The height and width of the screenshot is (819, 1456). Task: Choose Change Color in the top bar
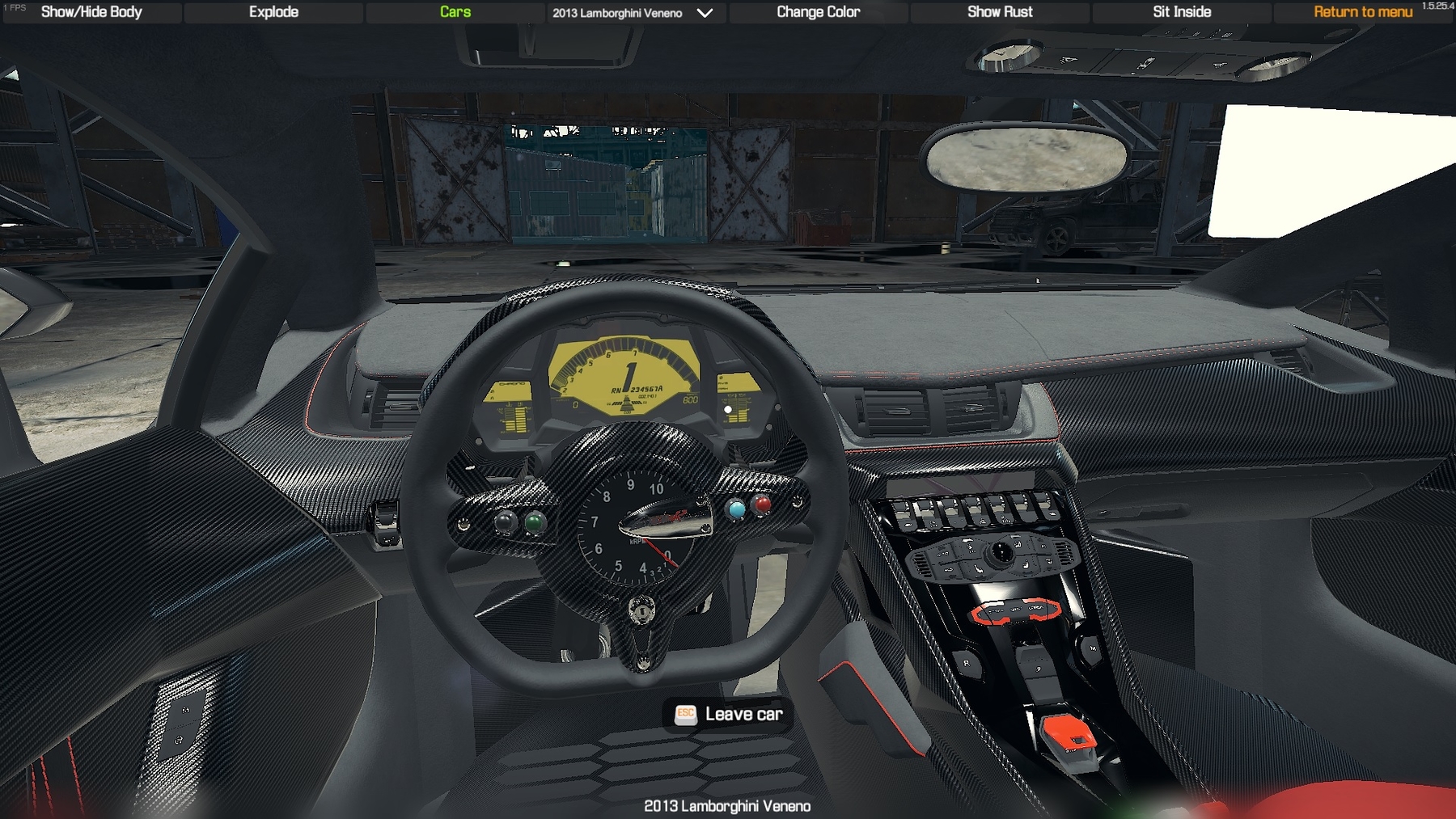[x=818, y=12]
